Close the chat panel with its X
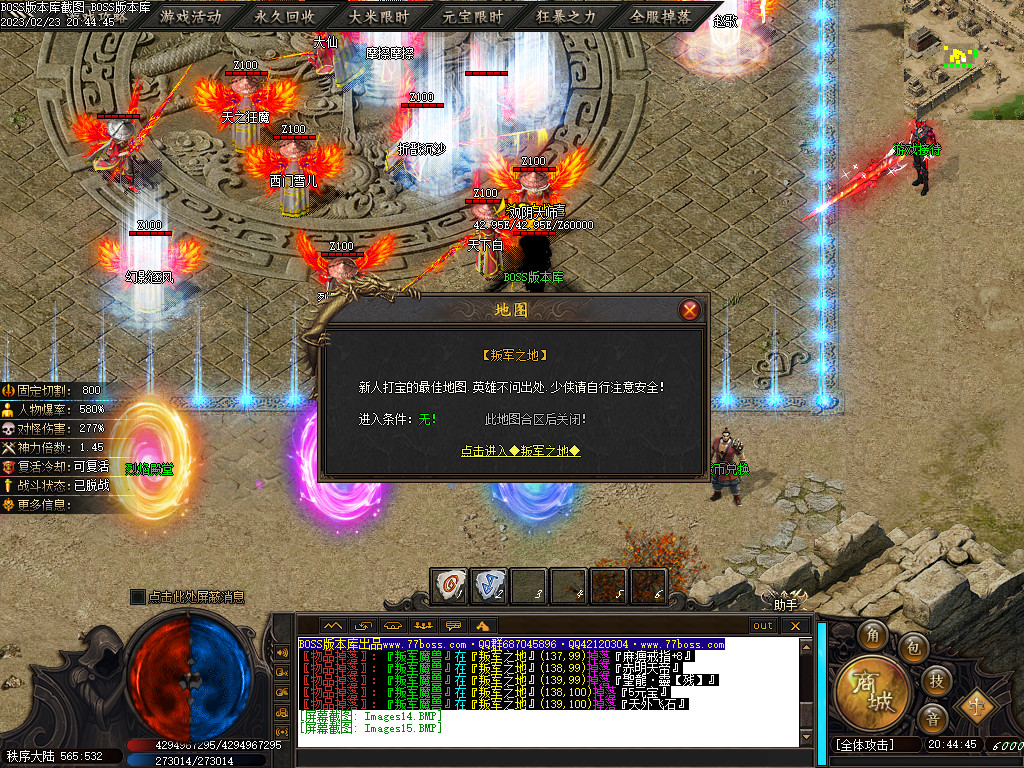The image size is (1024, 768). coord(796,626)
